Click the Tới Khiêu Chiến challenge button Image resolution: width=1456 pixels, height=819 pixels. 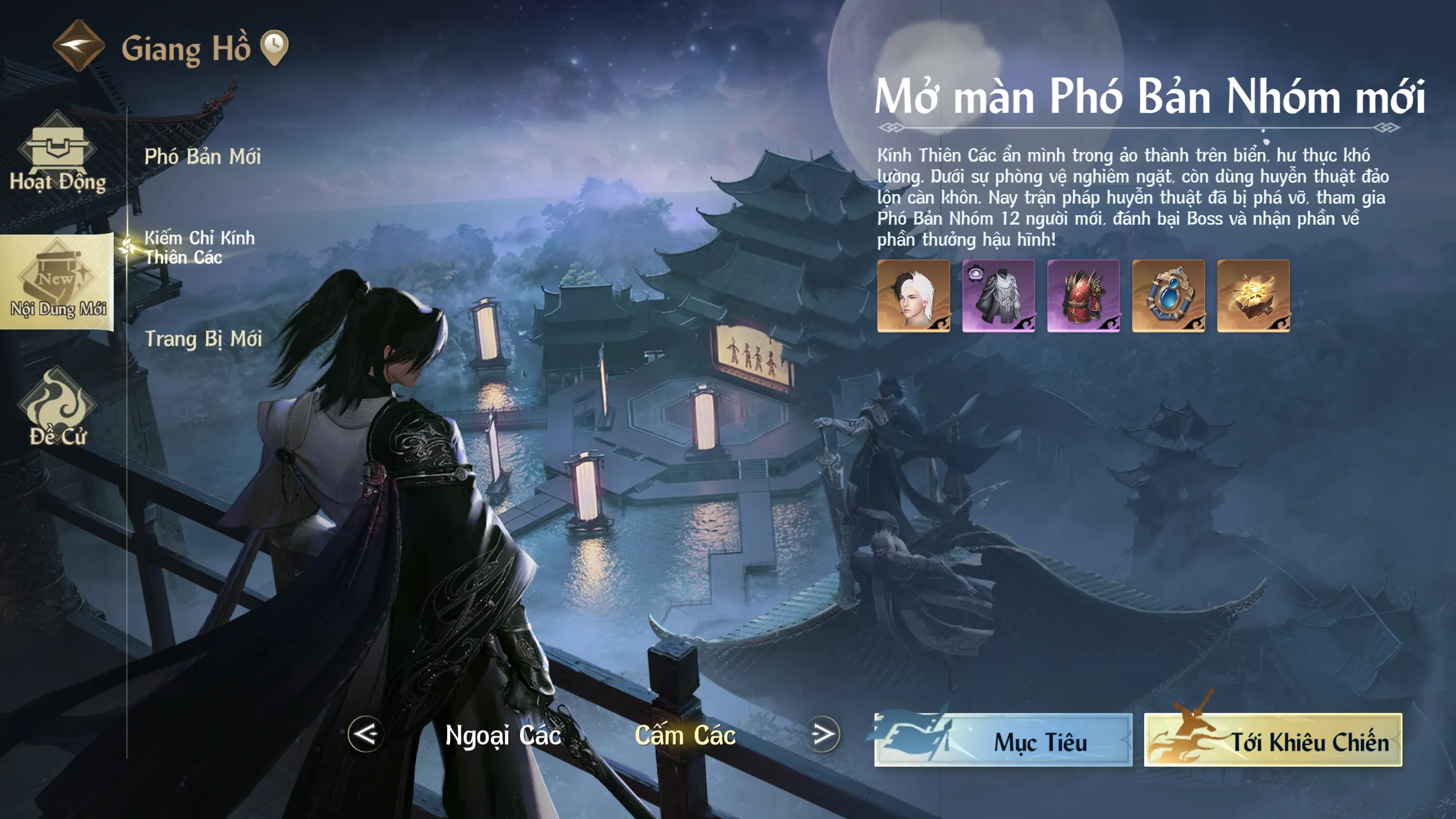point(1273,740)
